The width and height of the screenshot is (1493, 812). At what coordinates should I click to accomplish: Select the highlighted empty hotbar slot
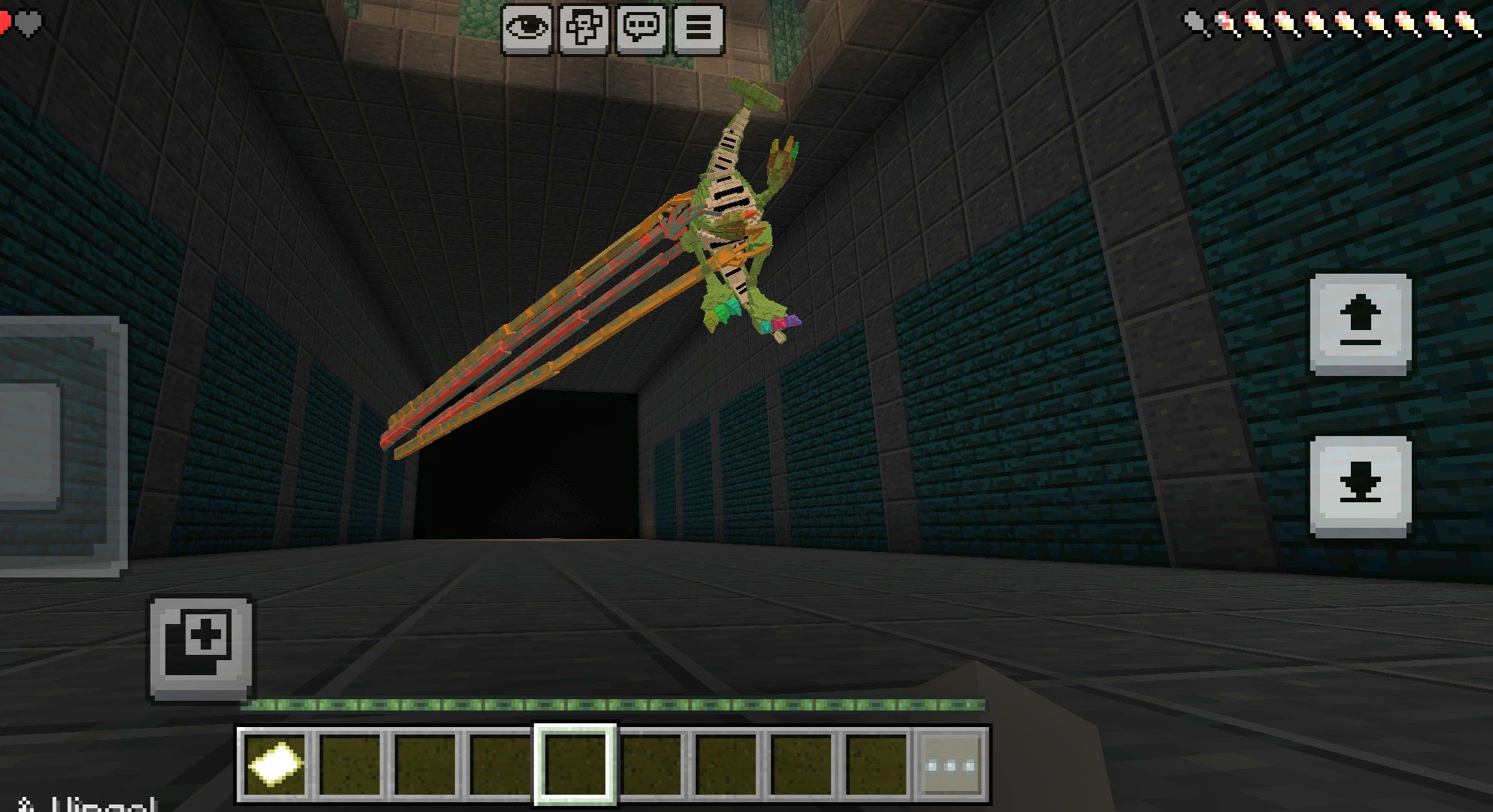click(575, 765)
